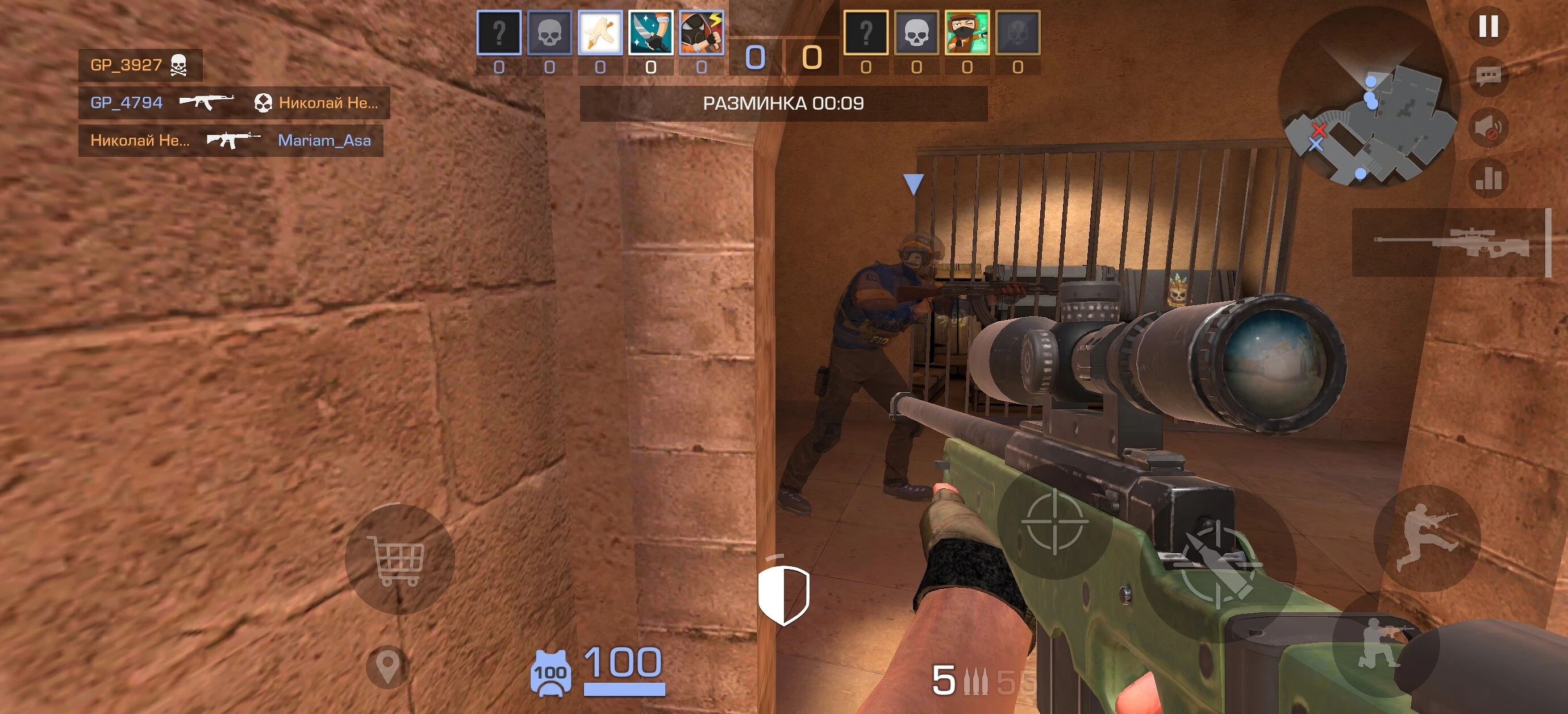Select the masked lightning player avatar
The image size is (1568, 714).
(x=701, y=33)
